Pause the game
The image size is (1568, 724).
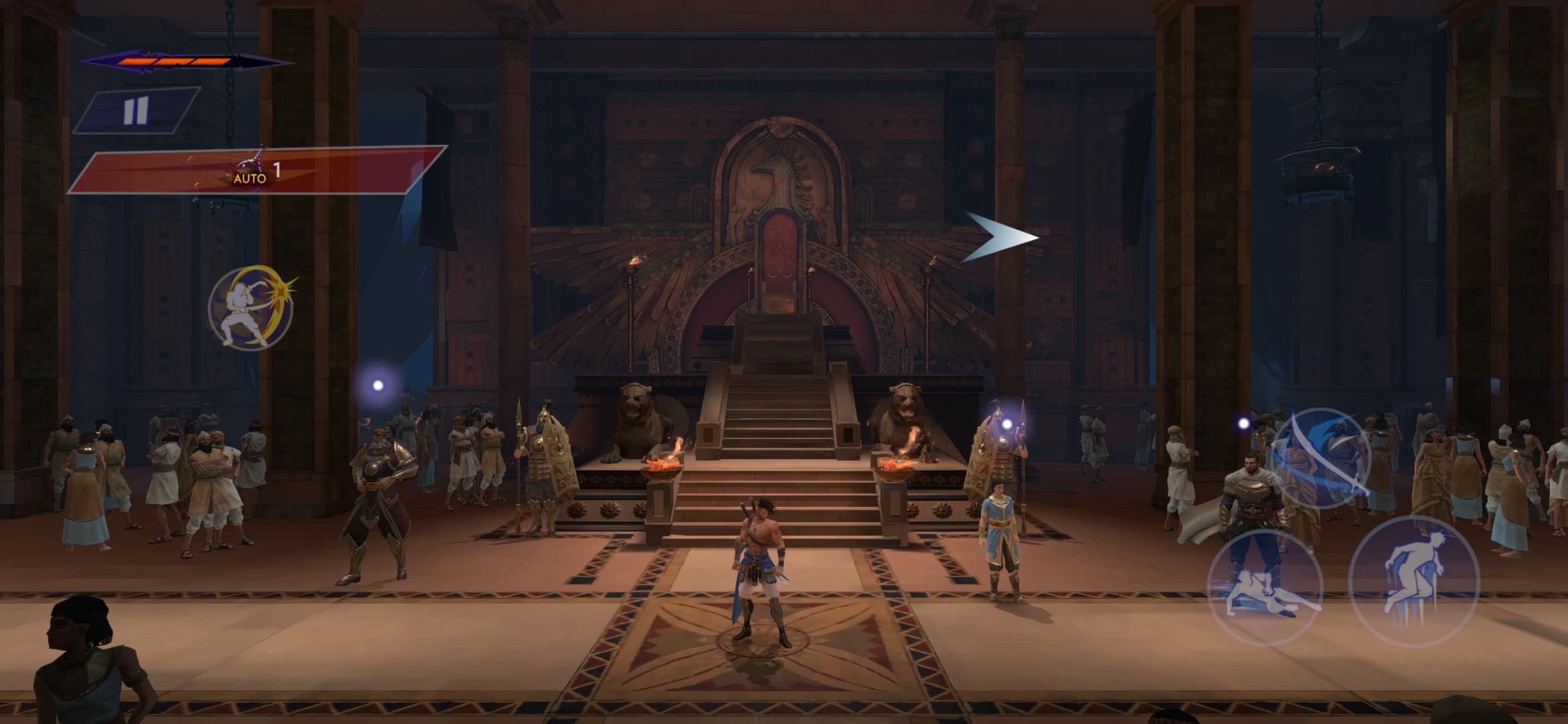click(x=136, y=110)
